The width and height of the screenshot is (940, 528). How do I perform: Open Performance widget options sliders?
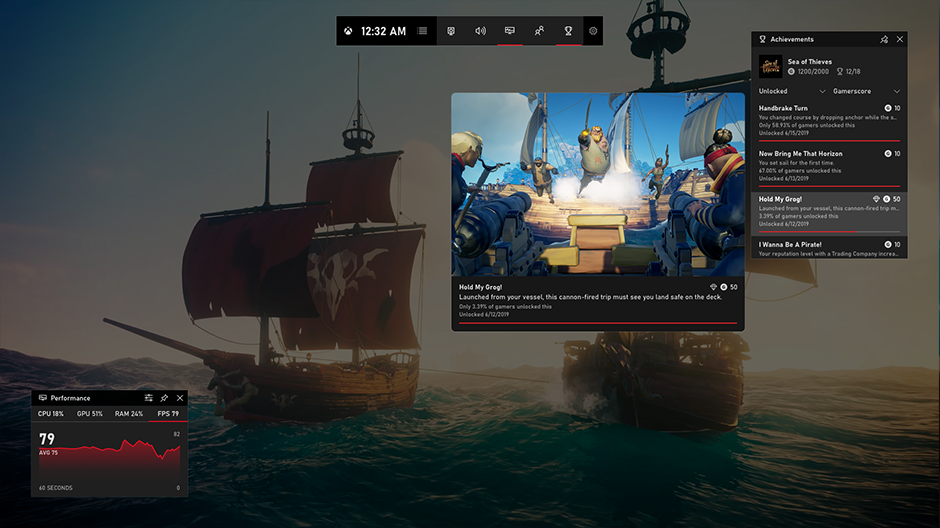149,398
